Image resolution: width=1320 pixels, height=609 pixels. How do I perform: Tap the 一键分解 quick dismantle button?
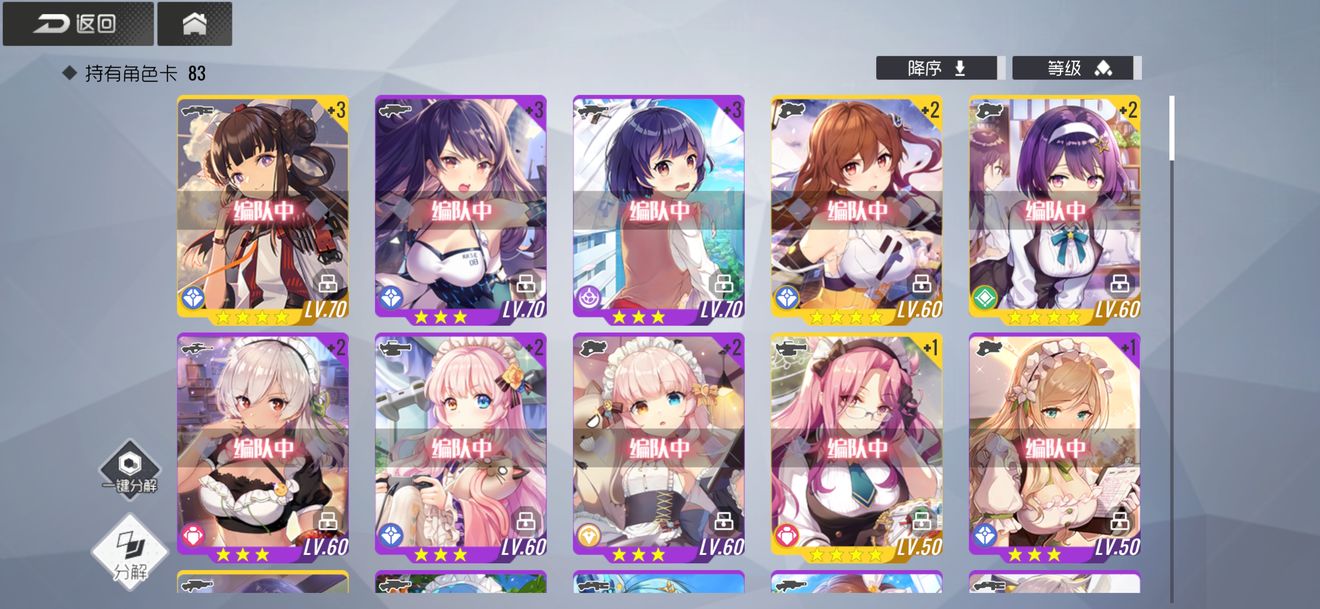[x=129, y=470]
